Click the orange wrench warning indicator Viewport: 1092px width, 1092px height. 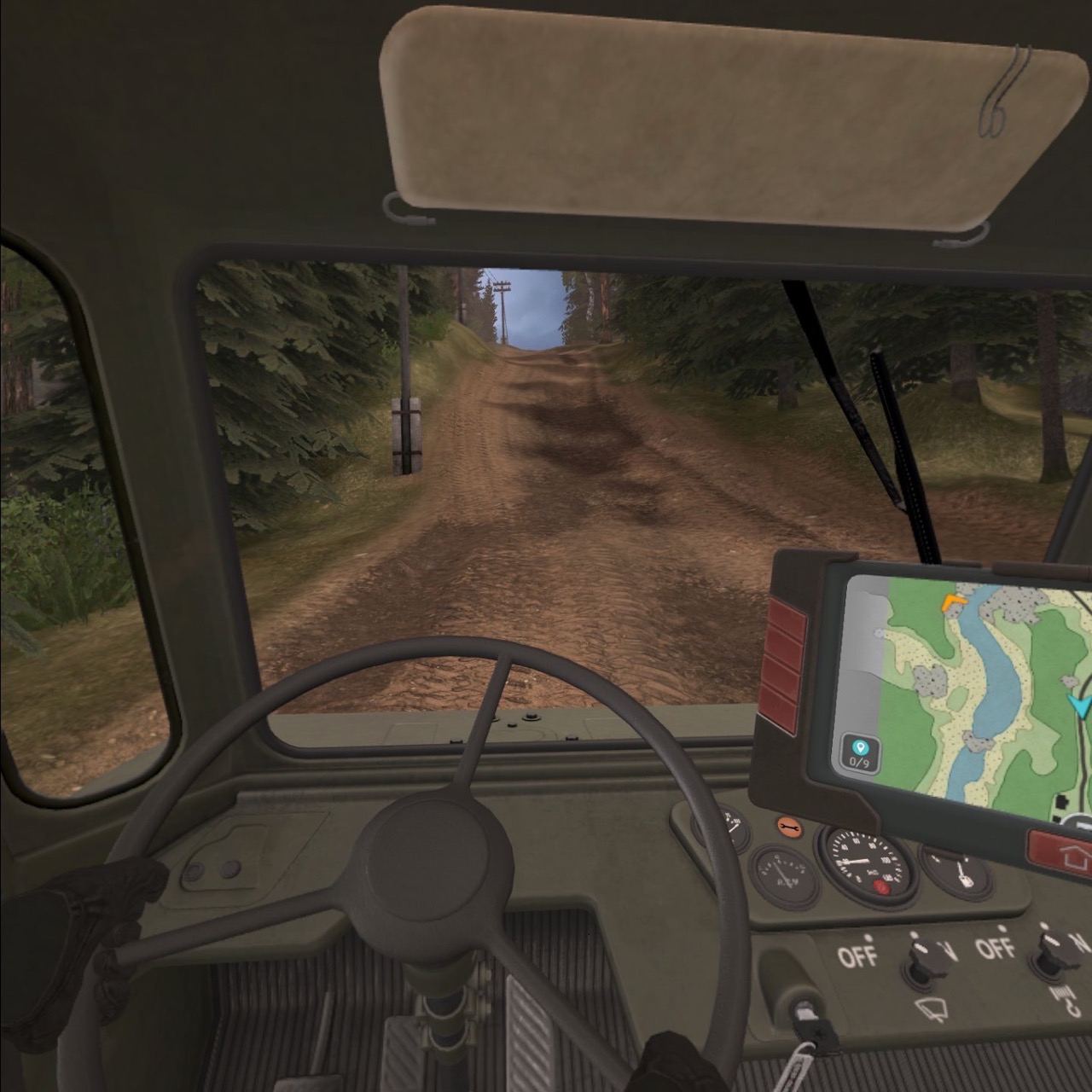point(791,828)
